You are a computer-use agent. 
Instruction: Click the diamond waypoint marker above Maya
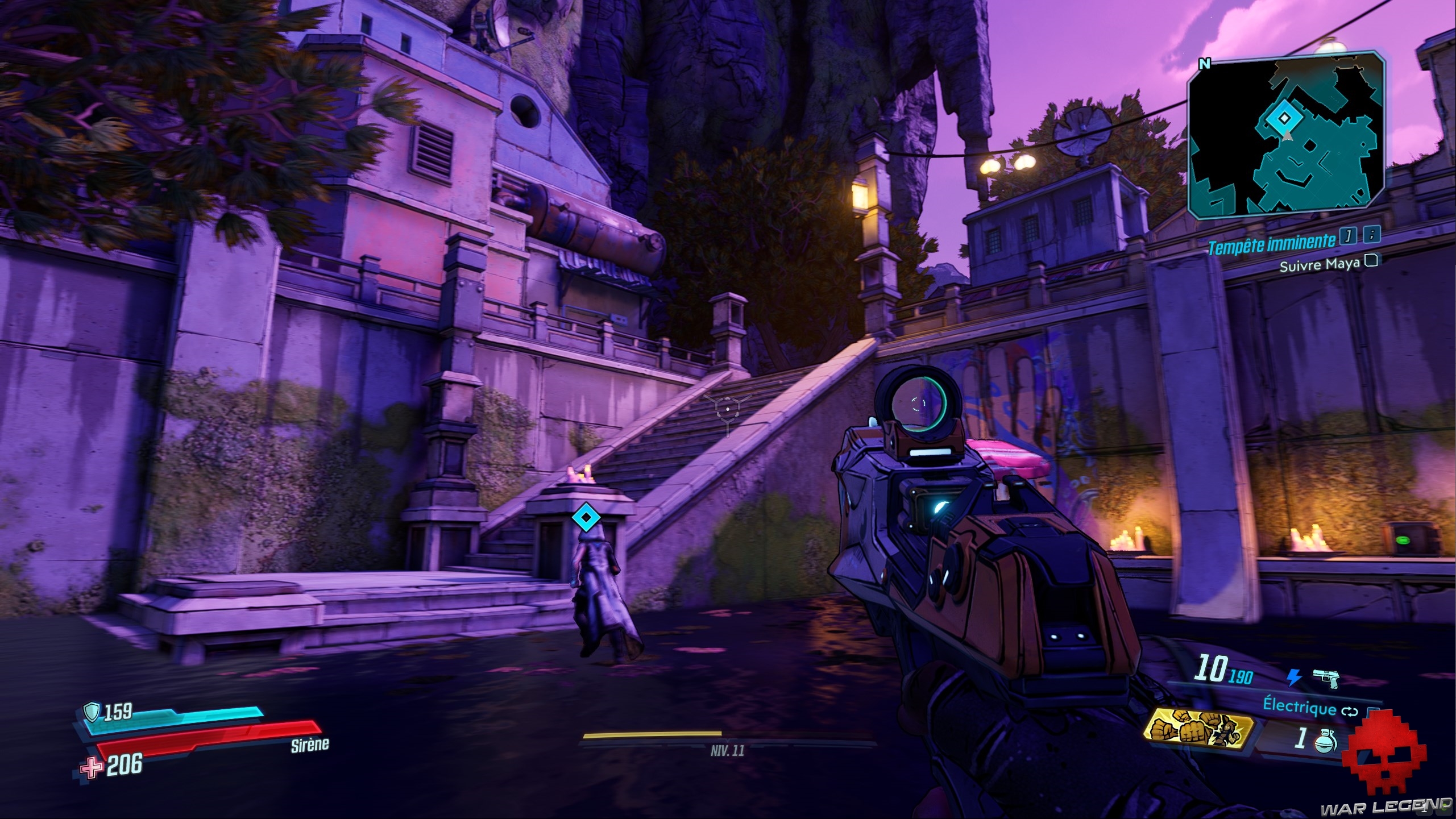click(x=583, y=518)
